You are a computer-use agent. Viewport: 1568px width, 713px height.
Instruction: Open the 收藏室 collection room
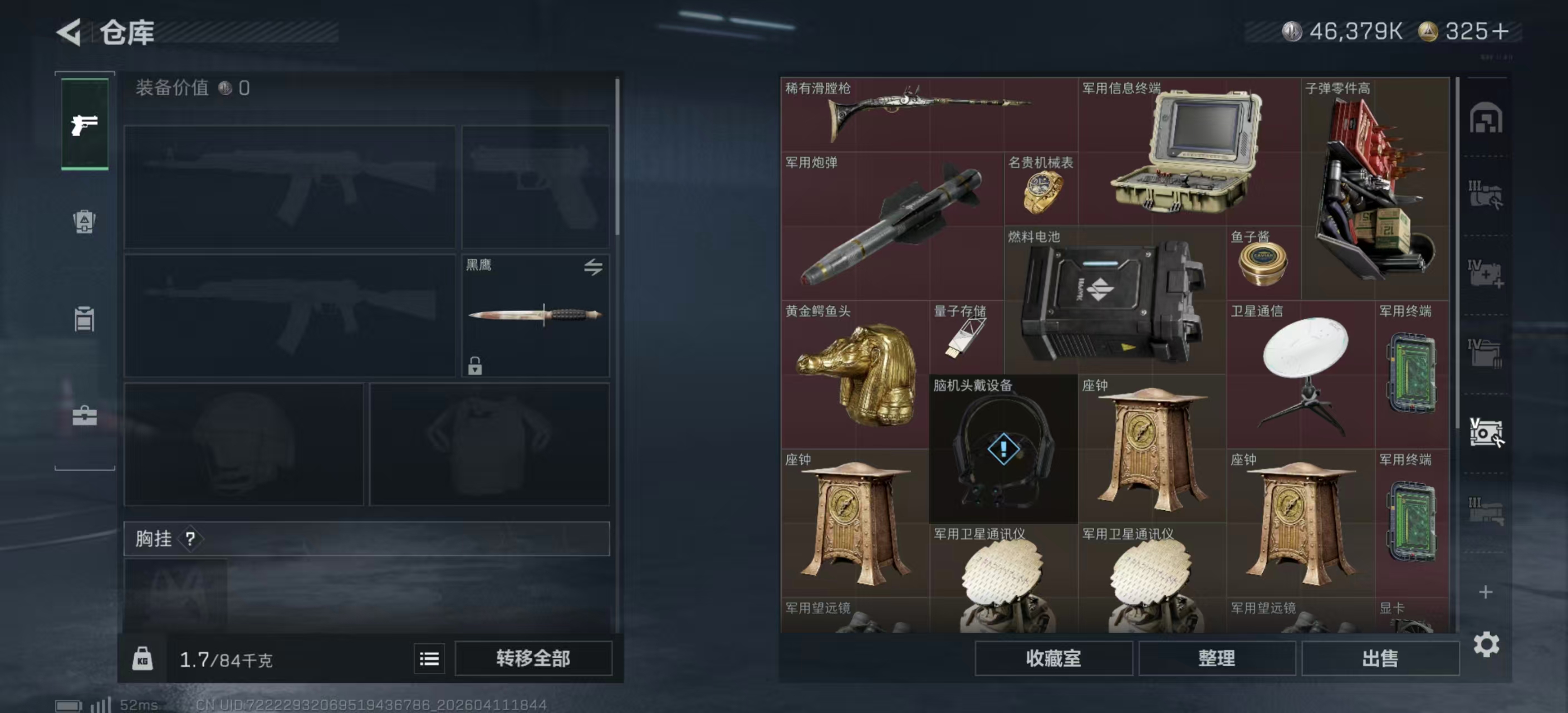pos(1053,658)
